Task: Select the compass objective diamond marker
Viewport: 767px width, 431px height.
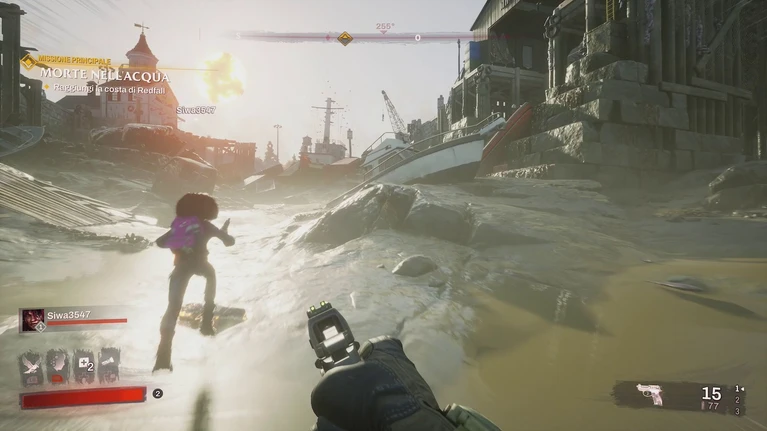Action: pos(344,38)
